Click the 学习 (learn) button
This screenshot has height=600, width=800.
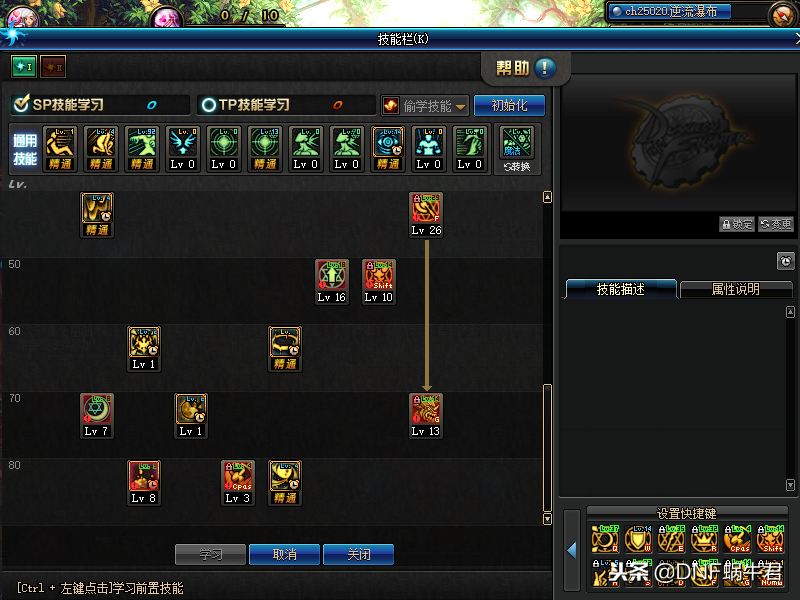click(210, 554)
